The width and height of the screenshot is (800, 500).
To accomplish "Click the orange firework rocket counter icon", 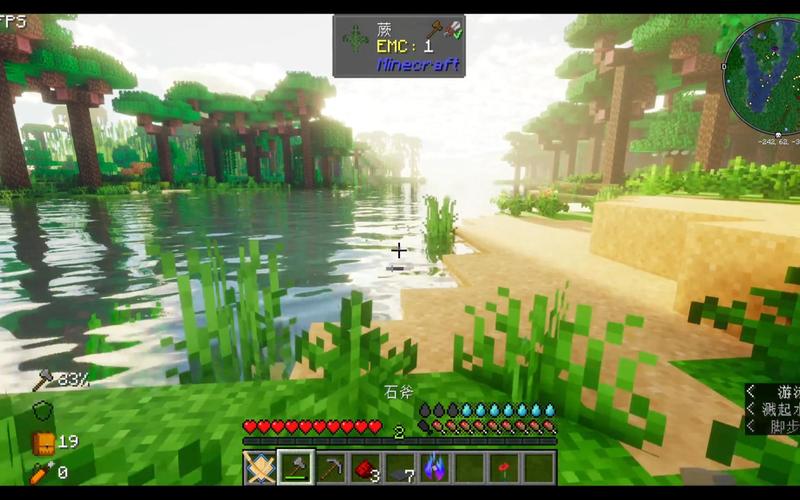I will pos(43,472).
